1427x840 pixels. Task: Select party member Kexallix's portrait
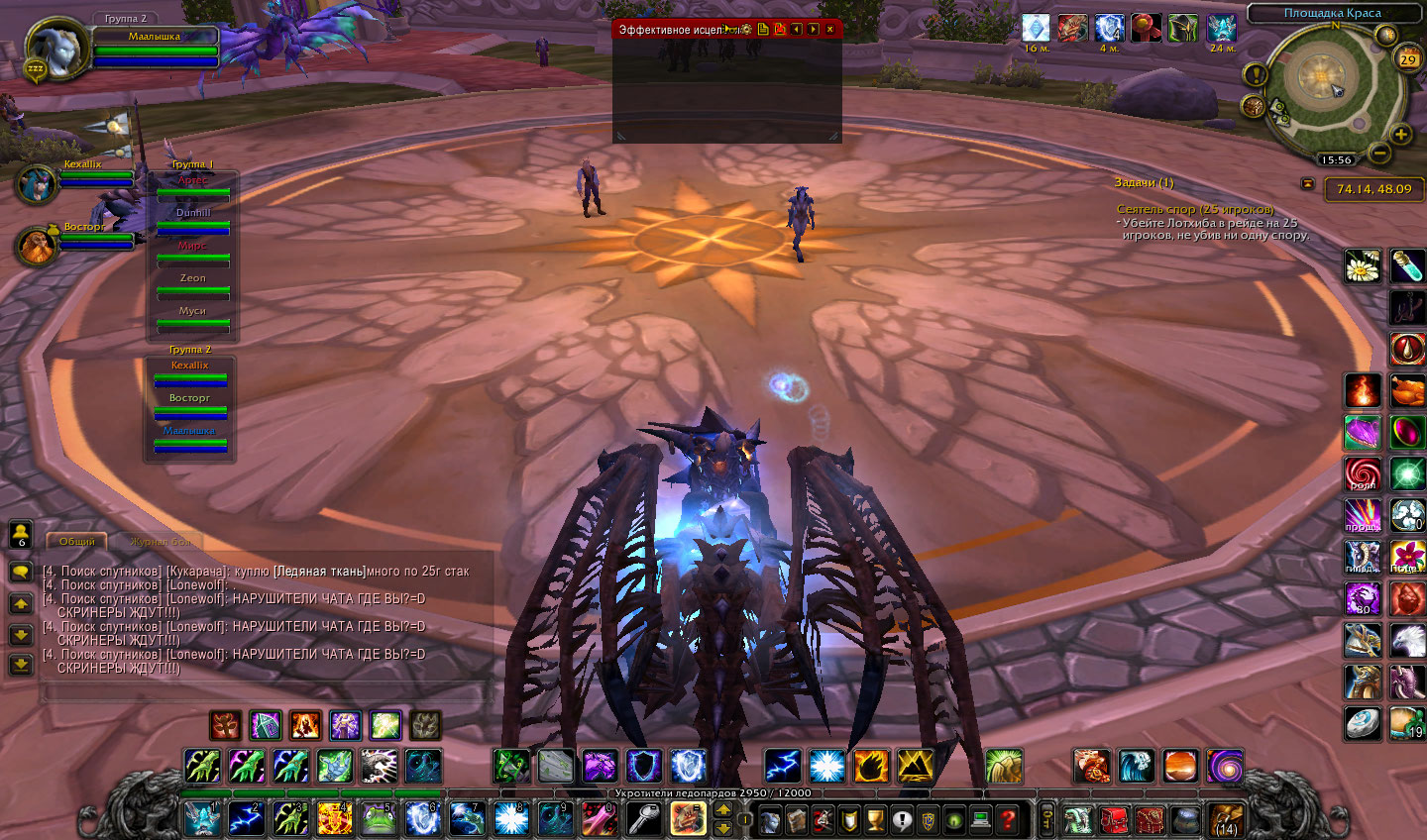click(36, 184)
